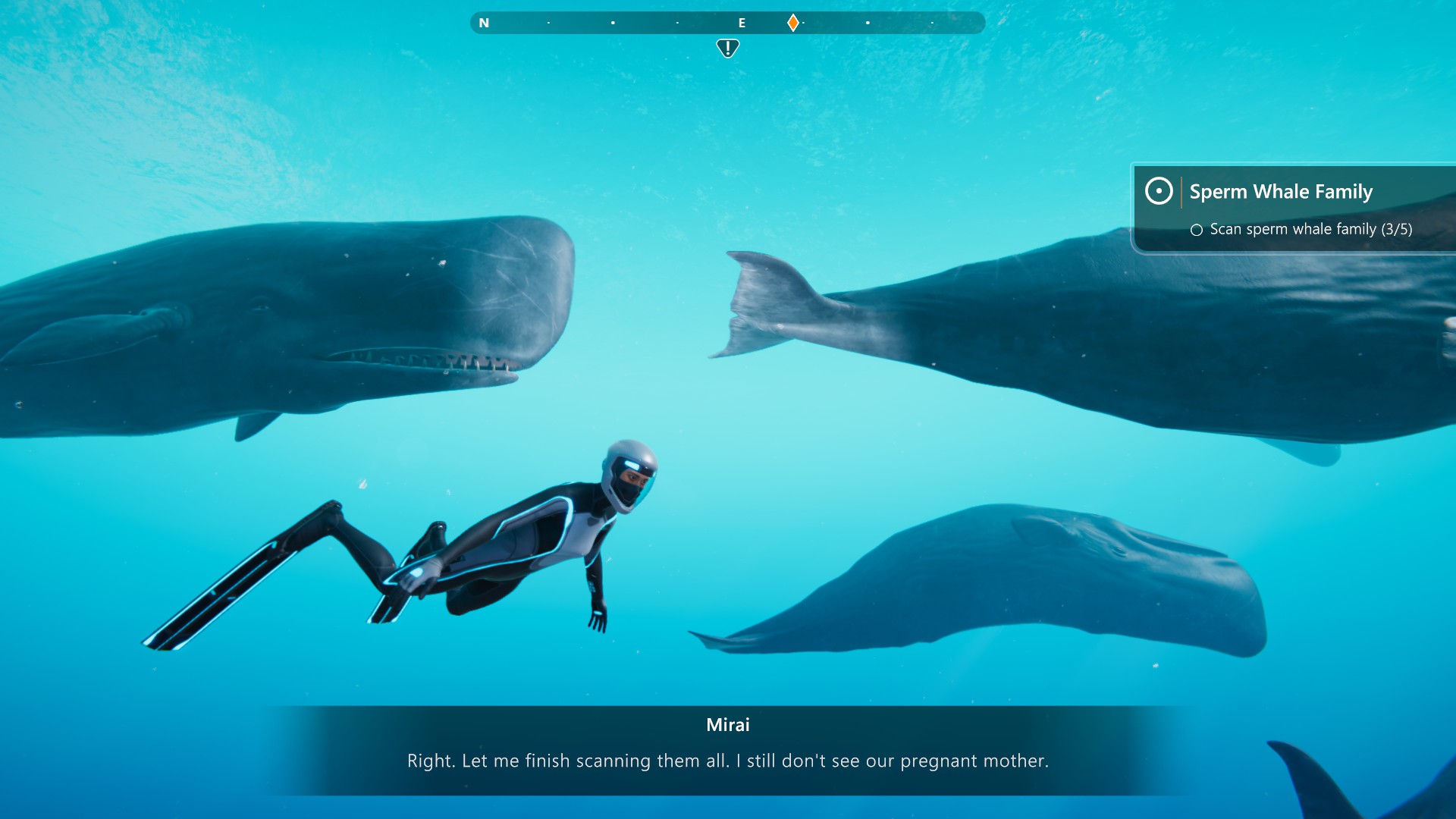Toggle the hollow objective circle next to Scan sperm whale family

click(x=1200, y=229)
